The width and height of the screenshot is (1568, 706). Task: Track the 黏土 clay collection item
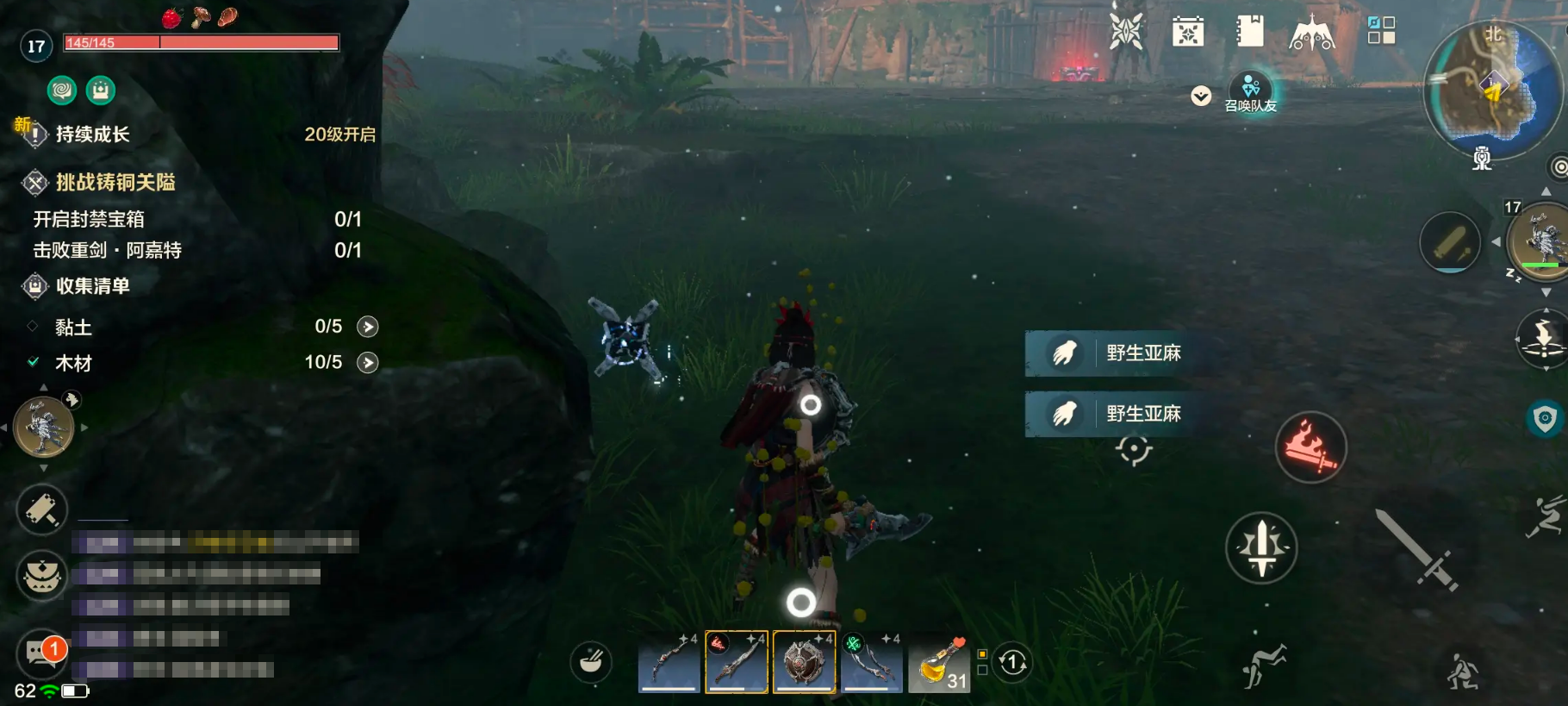pyautogui.click(x=368, y=327)
